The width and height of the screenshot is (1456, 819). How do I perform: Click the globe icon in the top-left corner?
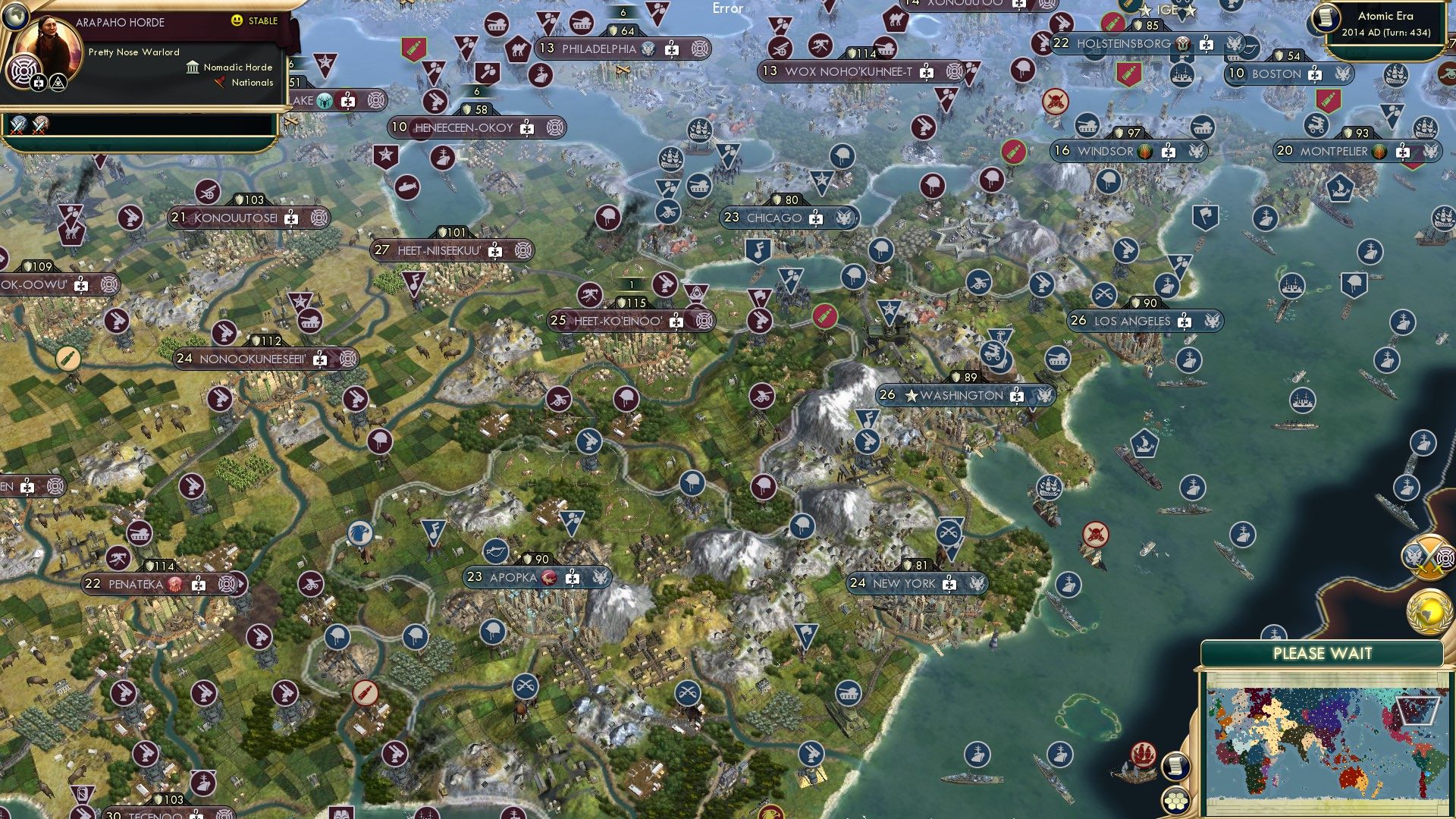coord(15,18)
